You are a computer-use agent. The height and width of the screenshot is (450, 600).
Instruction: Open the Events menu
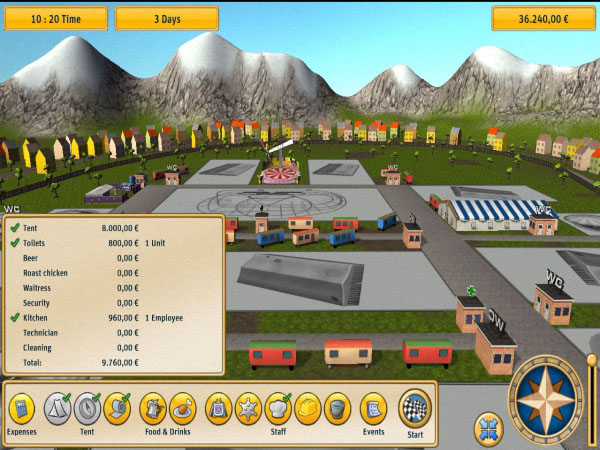coord(373,408)
